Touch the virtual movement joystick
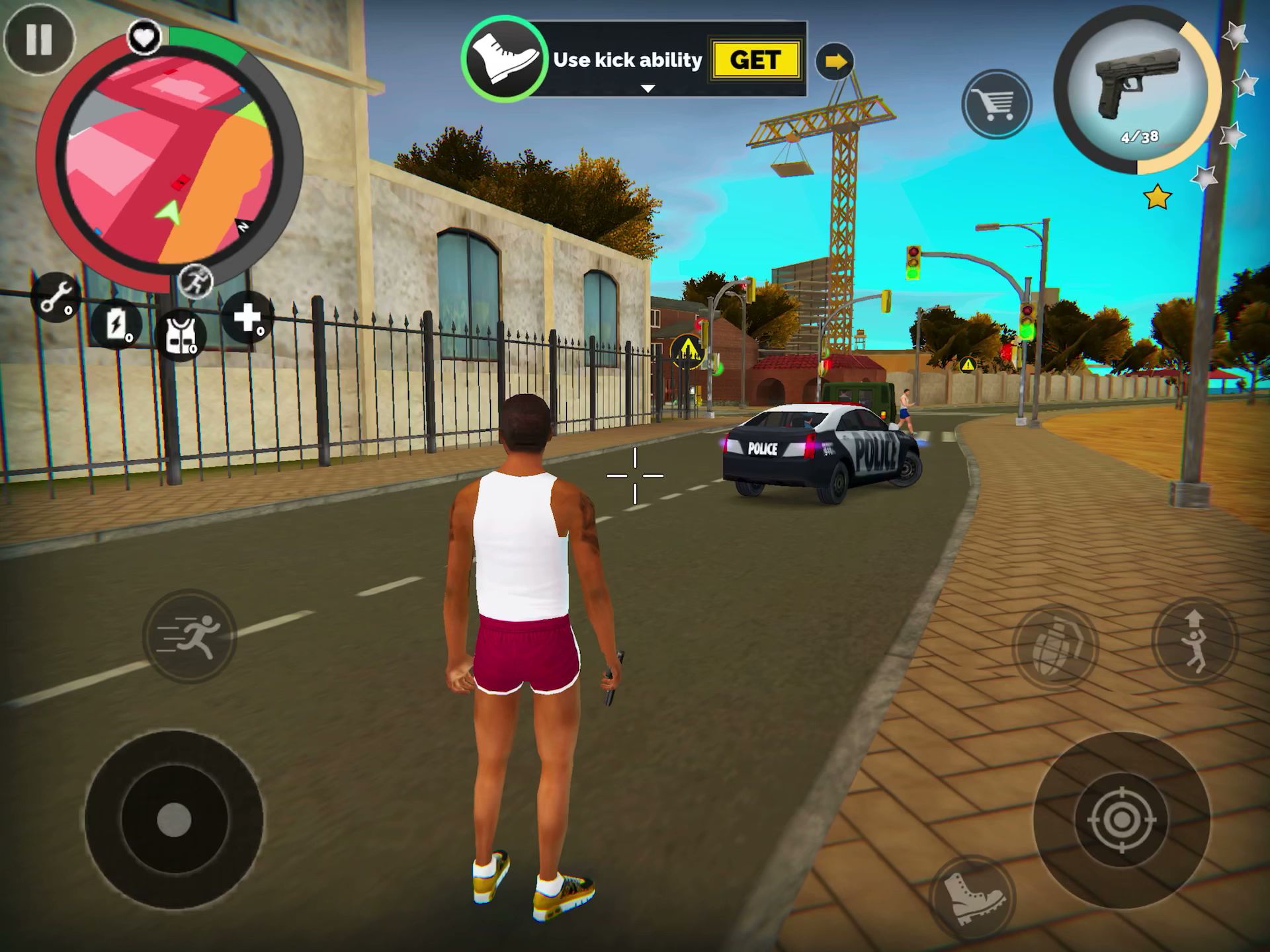This screenshot has width=1270, height=952. coord(174,820)
